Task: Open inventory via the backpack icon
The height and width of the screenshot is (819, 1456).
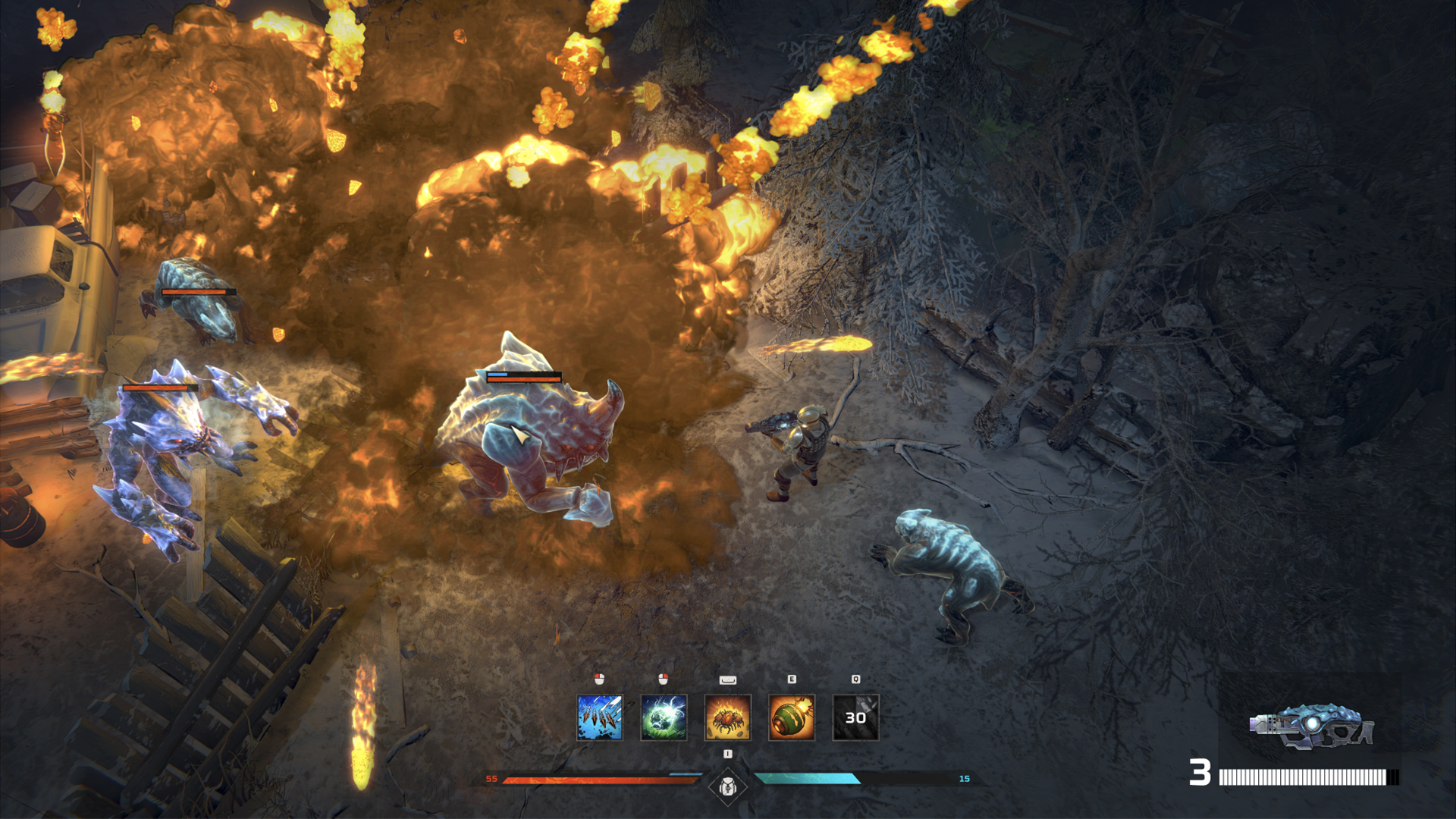Action: pos(727,787)
